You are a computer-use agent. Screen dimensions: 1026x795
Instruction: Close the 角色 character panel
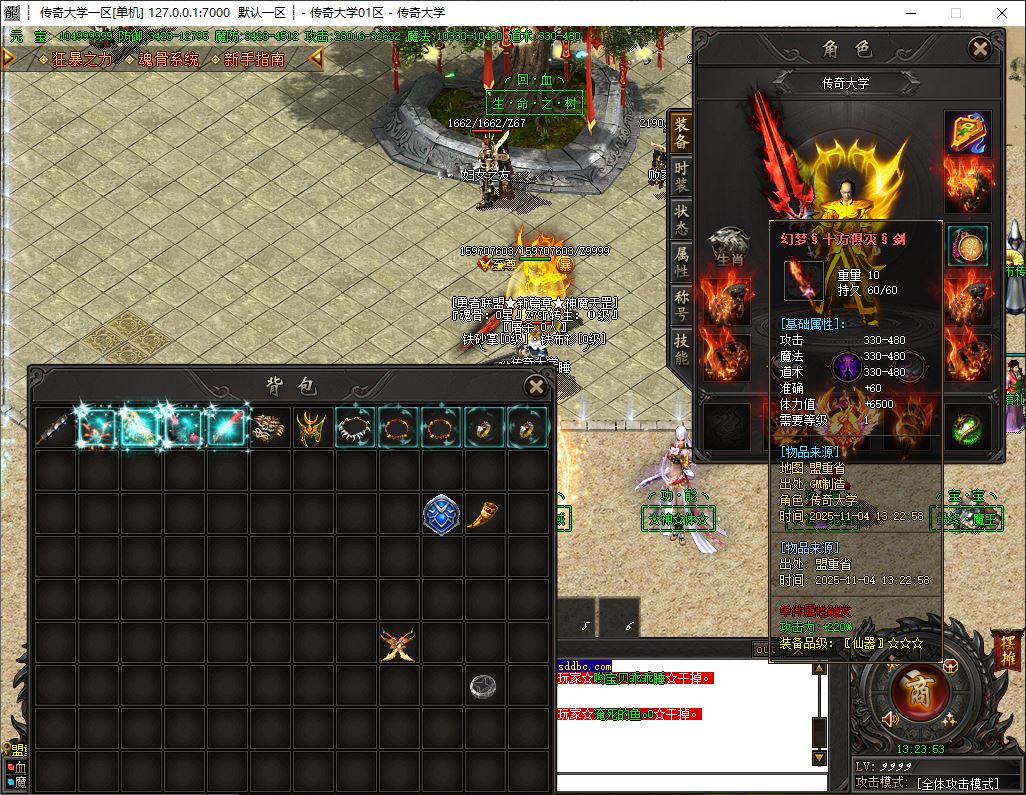[x=980, y=48]
